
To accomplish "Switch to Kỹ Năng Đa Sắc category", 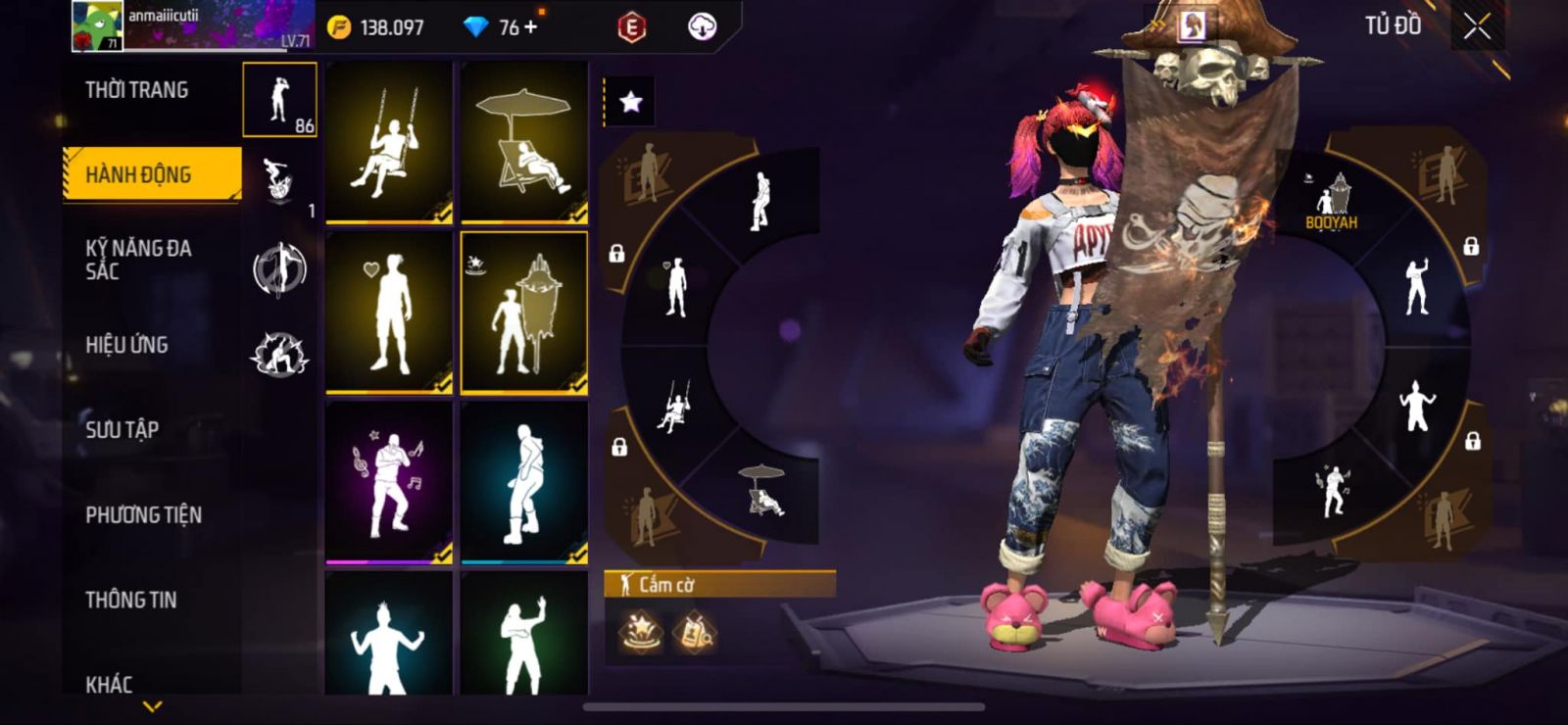I will 138,260.
